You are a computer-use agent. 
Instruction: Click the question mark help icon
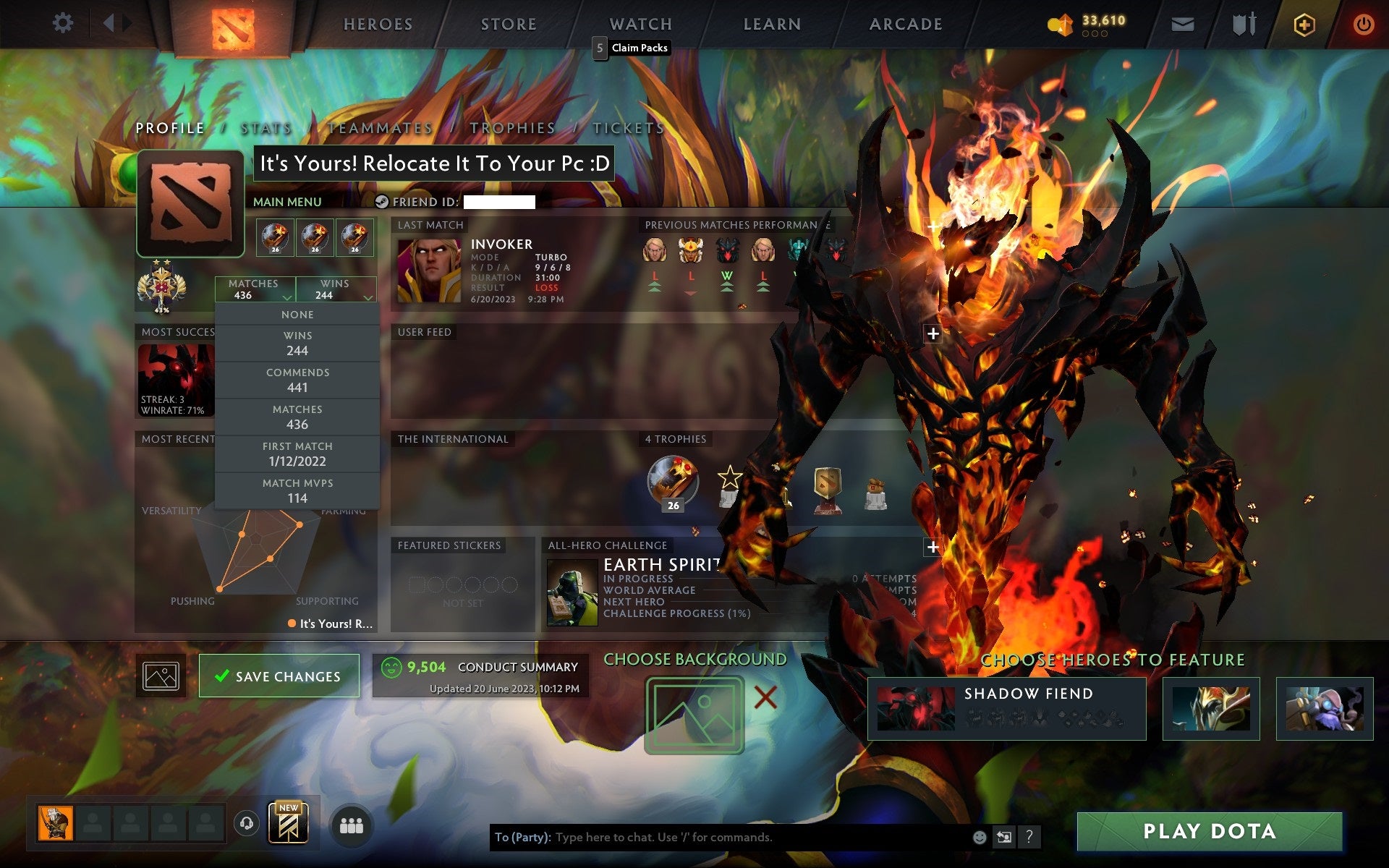tap(1029, 839)
